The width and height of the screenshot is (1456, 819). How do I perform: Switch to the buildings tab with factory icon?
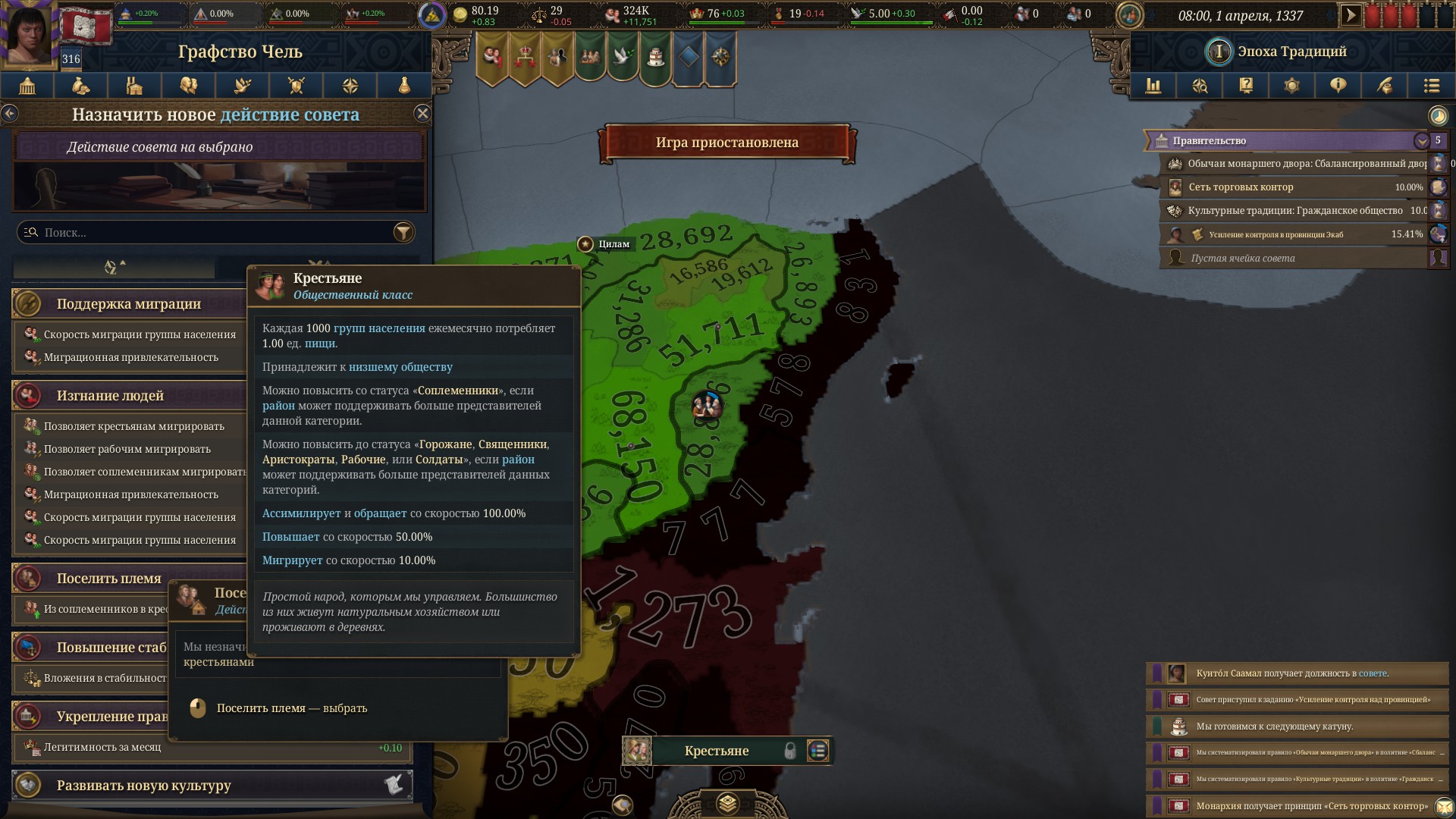coord(135,86)
